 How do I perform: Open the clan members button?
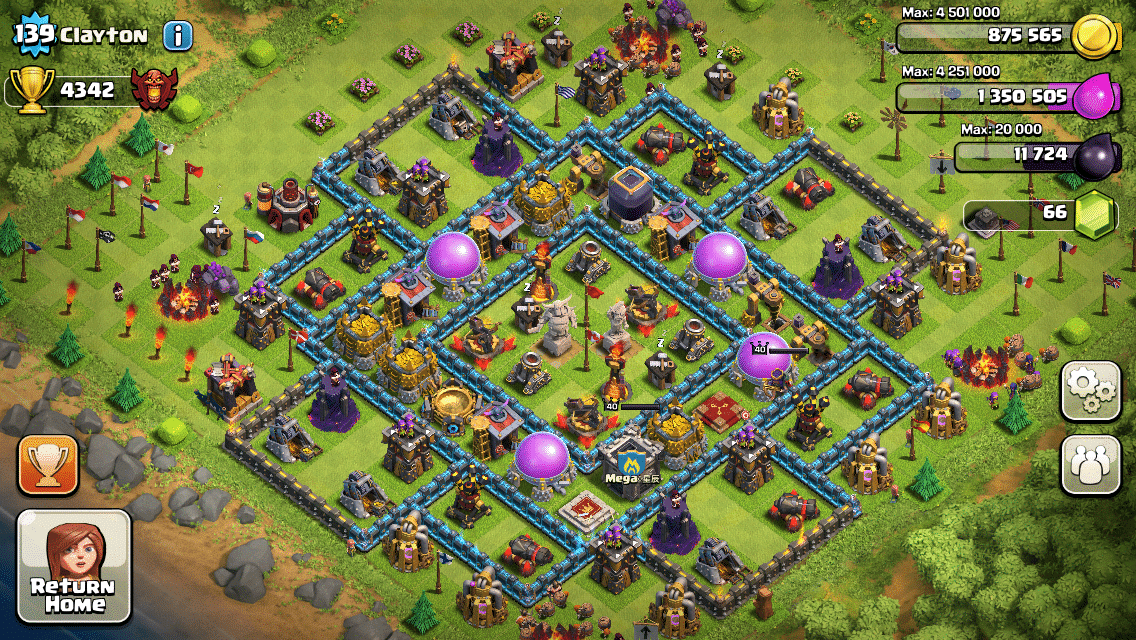point(1091,465)
